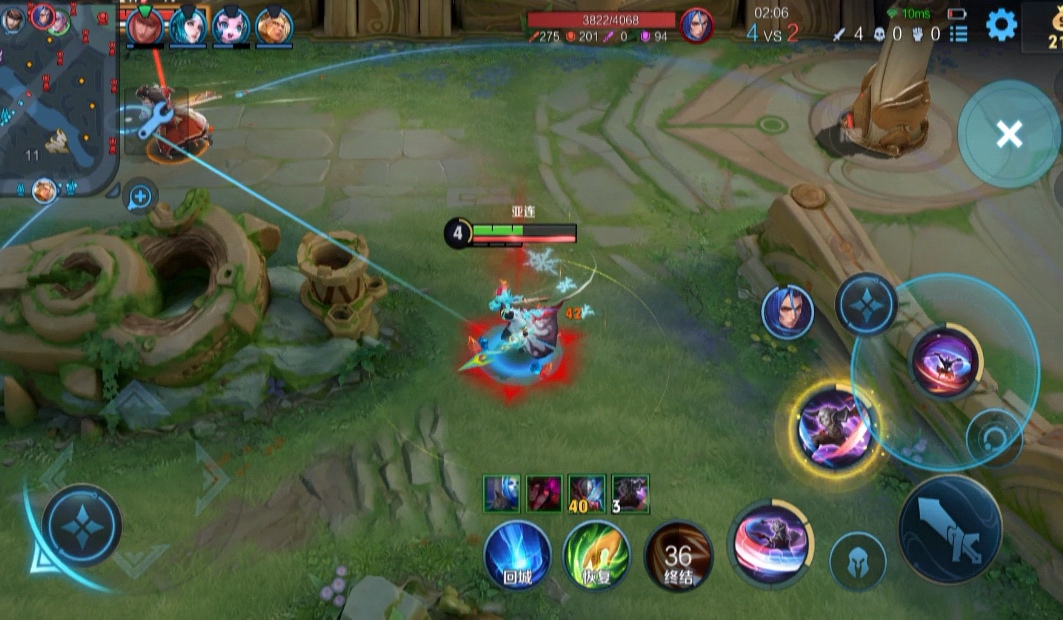Open the settings gear menu
This screenshot has width=1063, height=620.
(x=1001, y=25)
